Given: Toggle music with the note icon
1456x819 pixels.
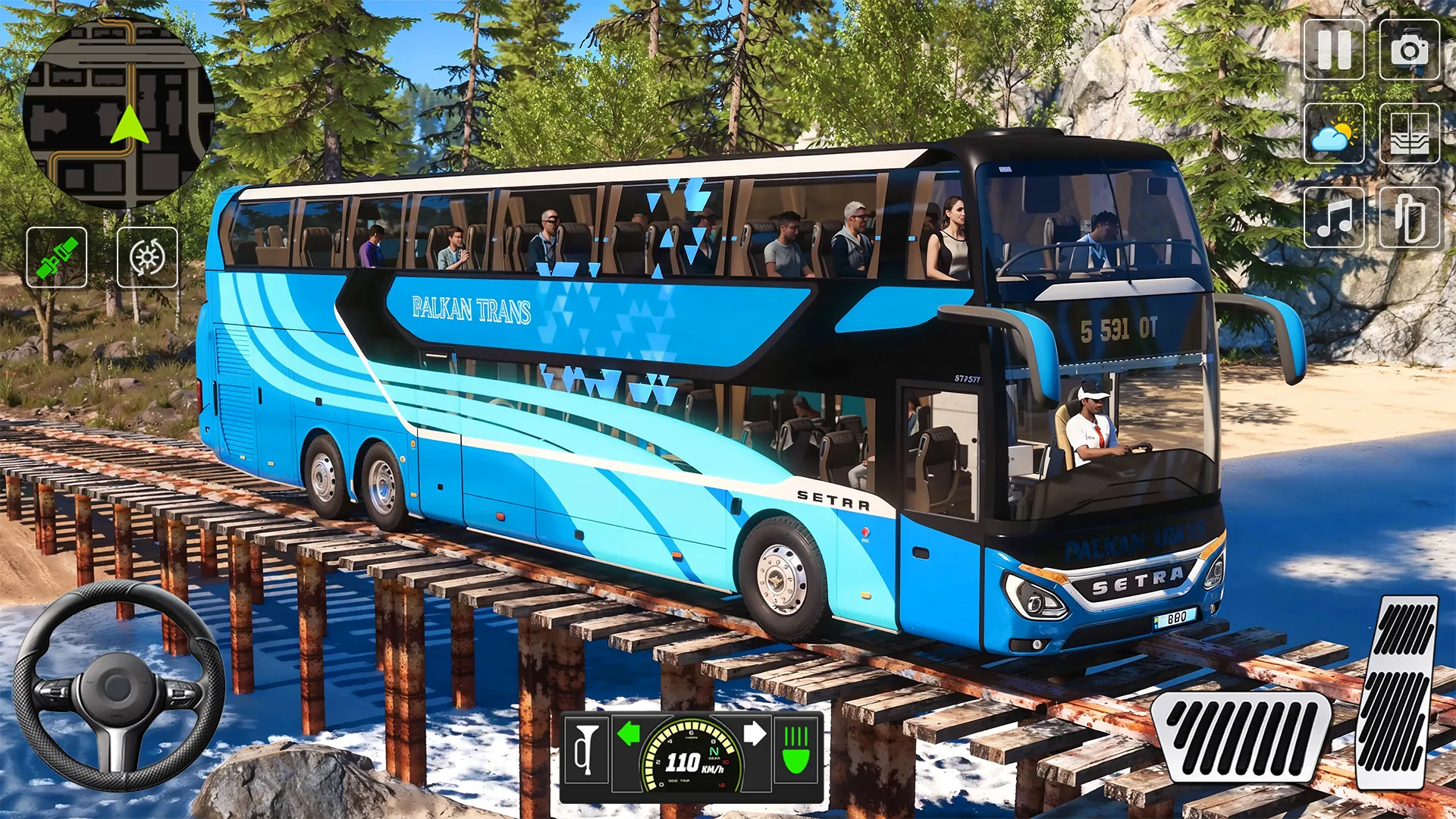Looking at the screenshot, I should pyautogui.click(x=1333, y=218).
